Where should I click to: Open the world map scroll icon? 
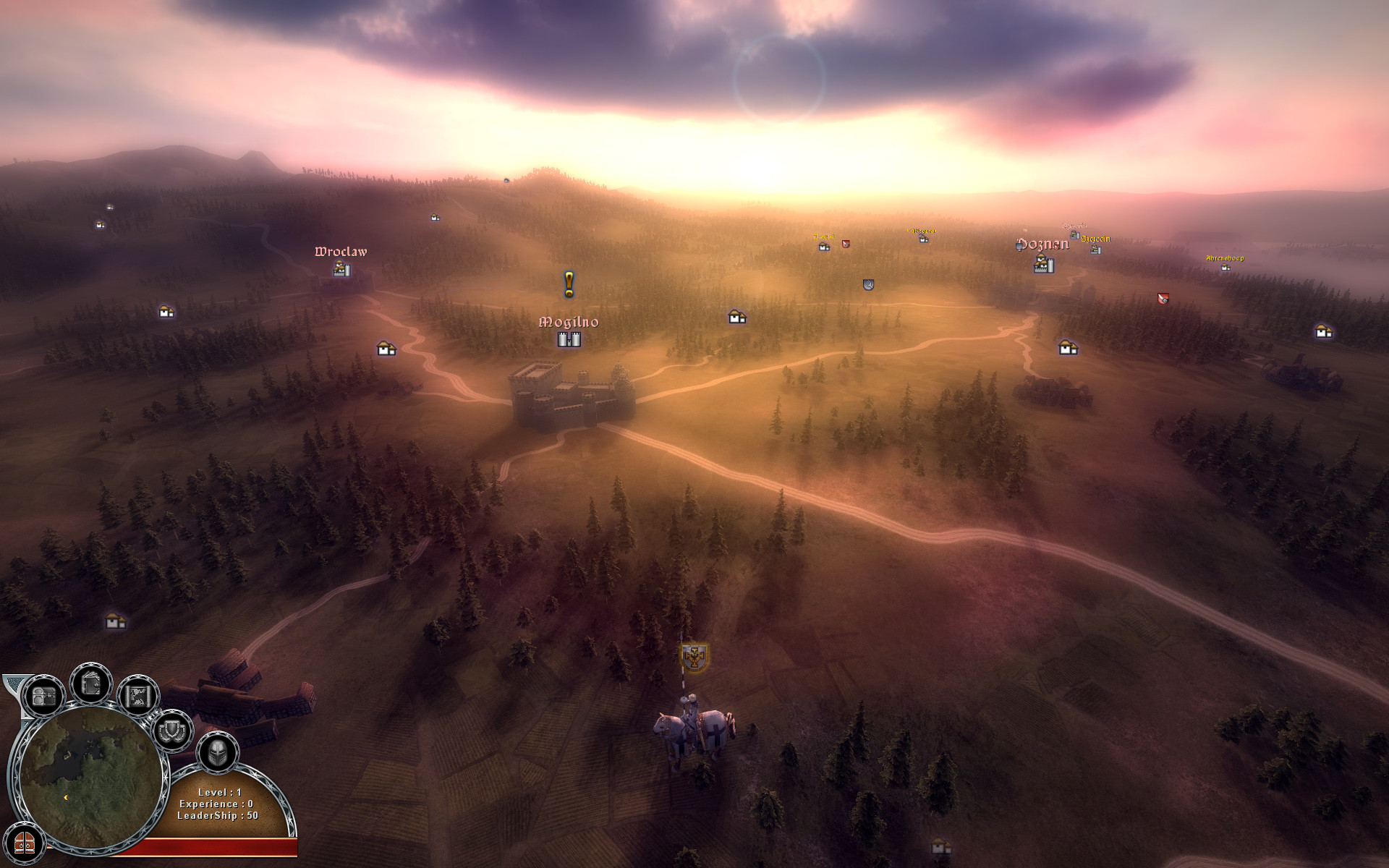click(139, 694)
